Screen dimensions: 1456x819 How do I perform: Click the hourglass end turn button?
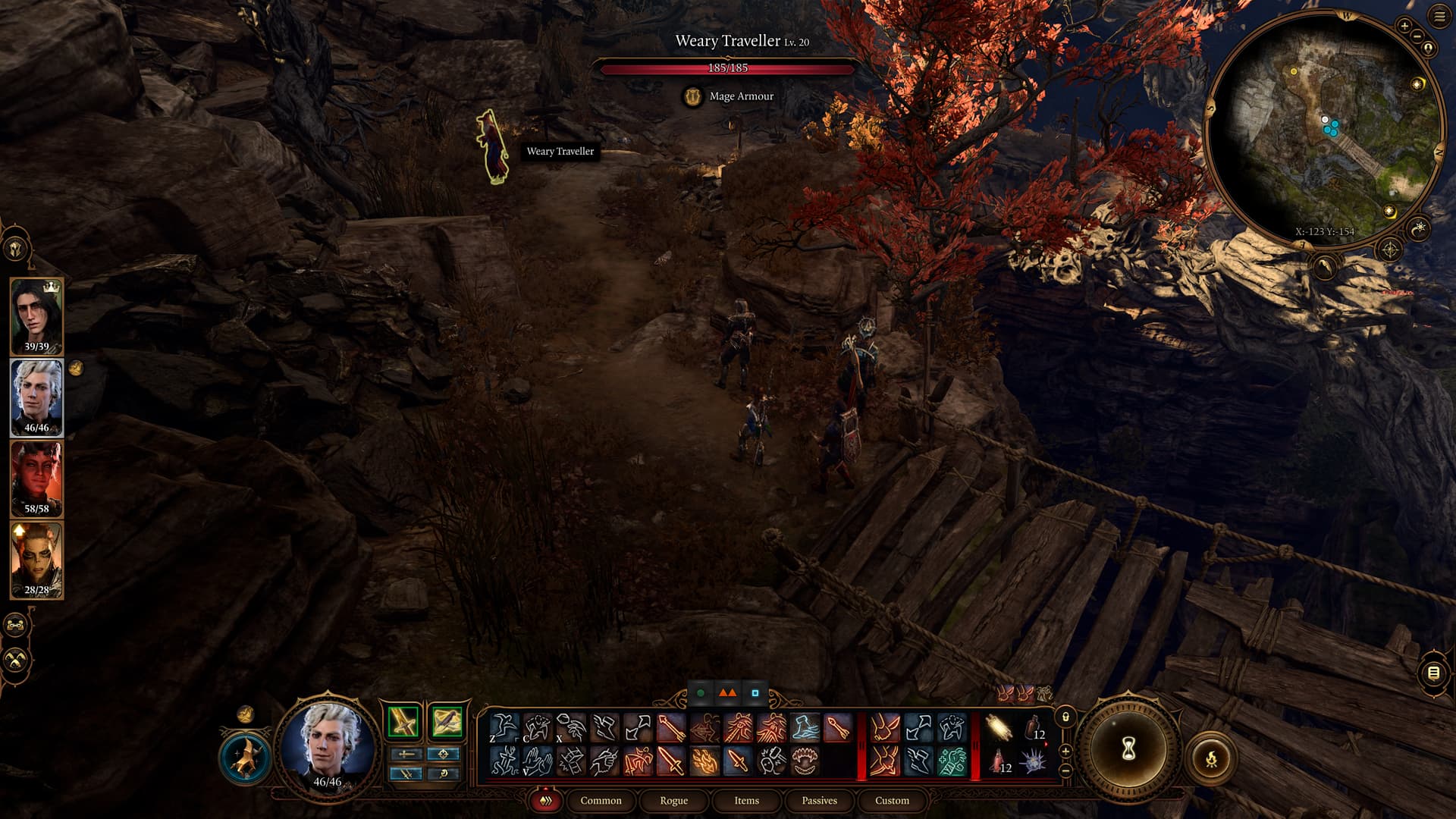(1128, 749)
